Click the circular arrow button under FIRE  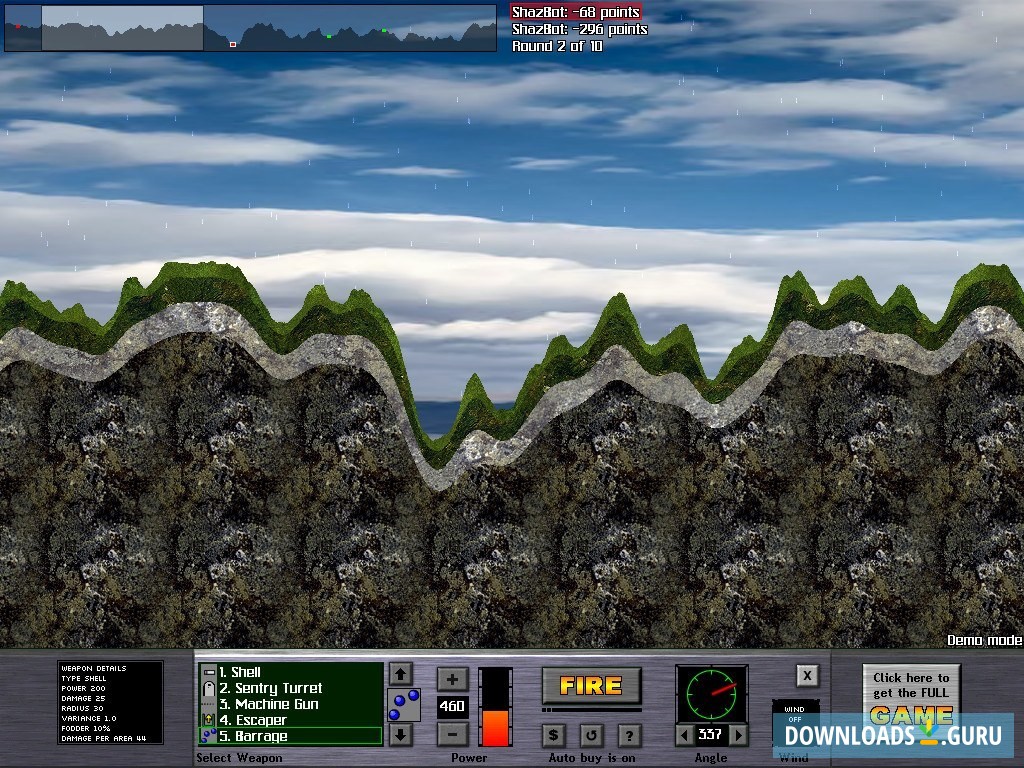tap(591, 735)
